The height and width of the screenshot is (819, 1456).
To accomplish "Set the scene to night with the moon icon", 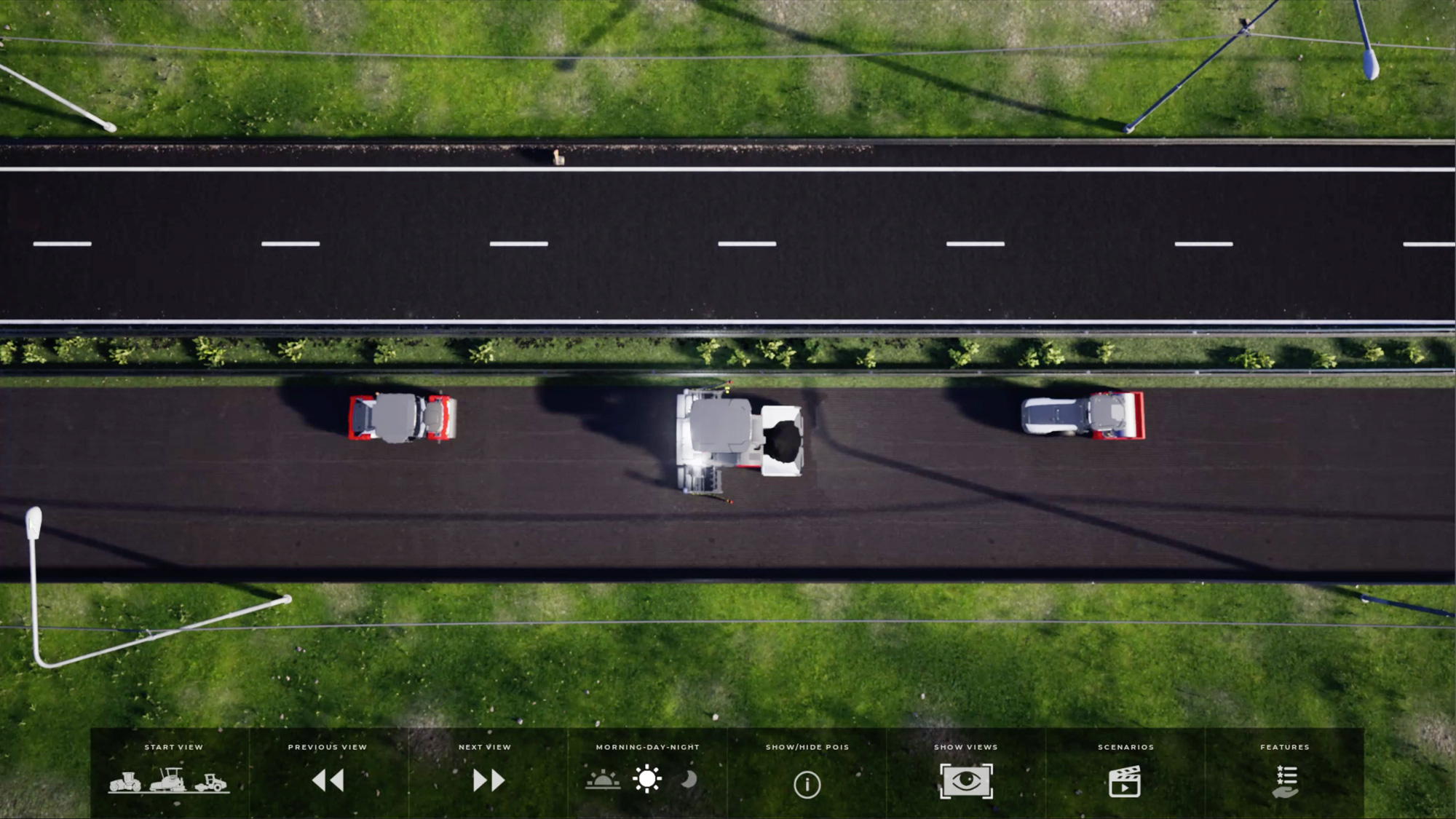I will (x=689, y=780).
